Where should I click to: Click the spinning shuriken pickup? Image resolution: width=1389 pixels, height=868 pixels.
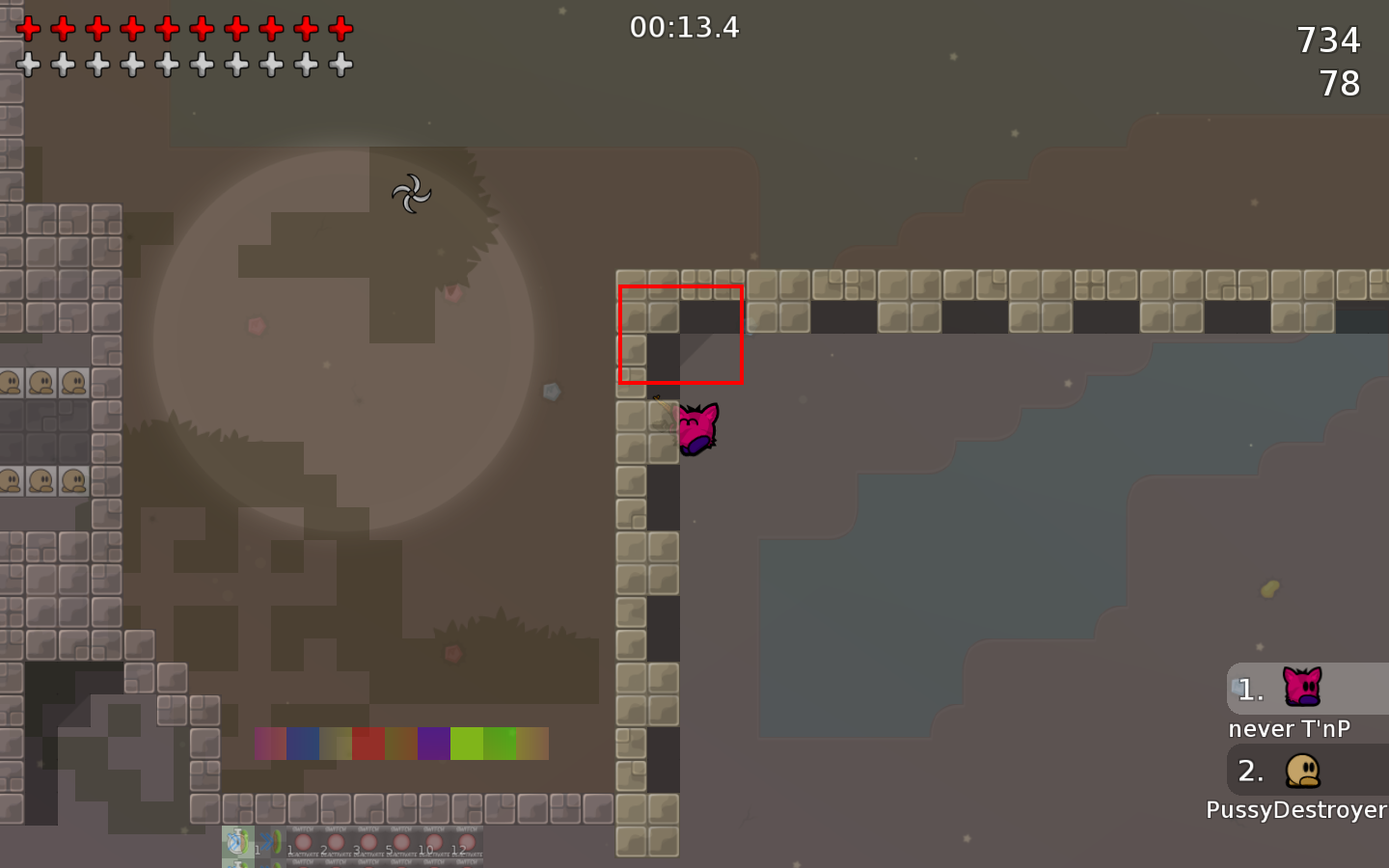pos(412,193)
